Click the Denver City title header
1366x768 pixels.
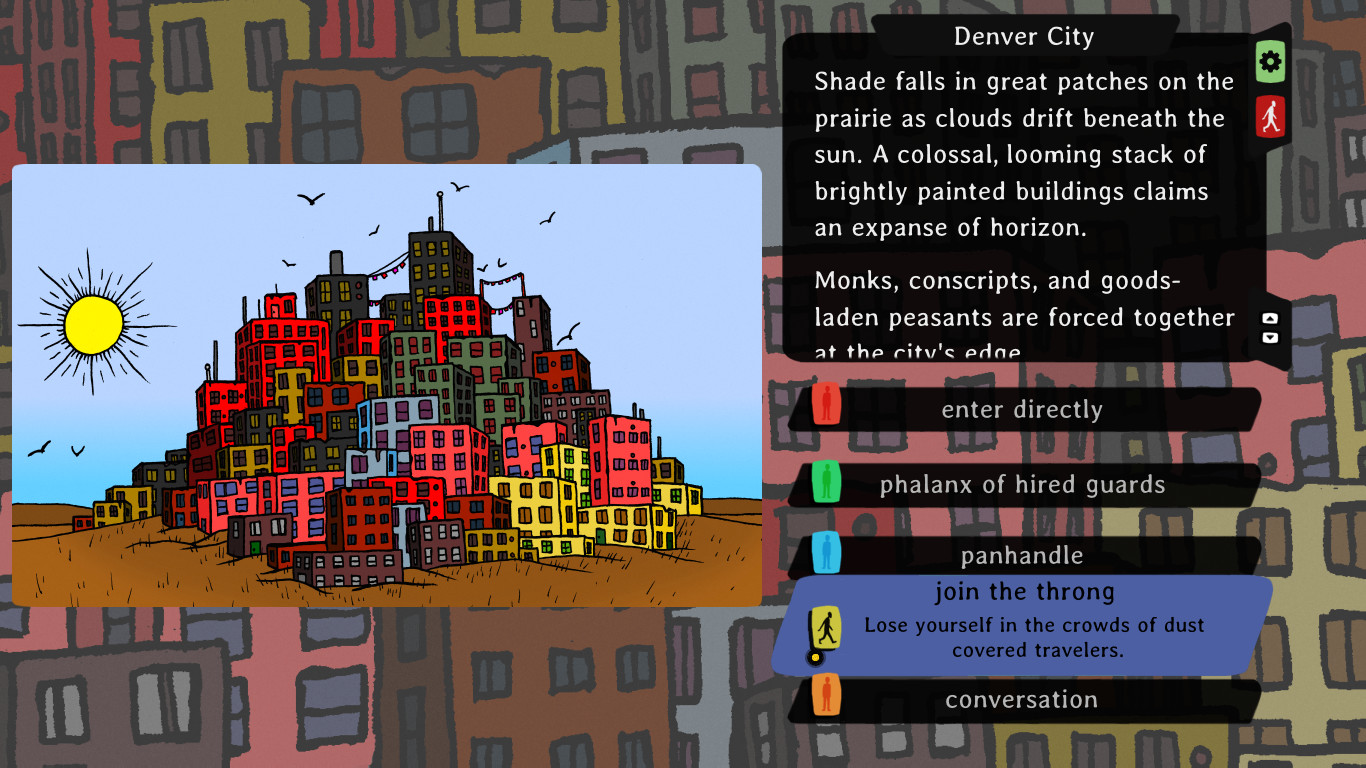(x=1023, y=36)
